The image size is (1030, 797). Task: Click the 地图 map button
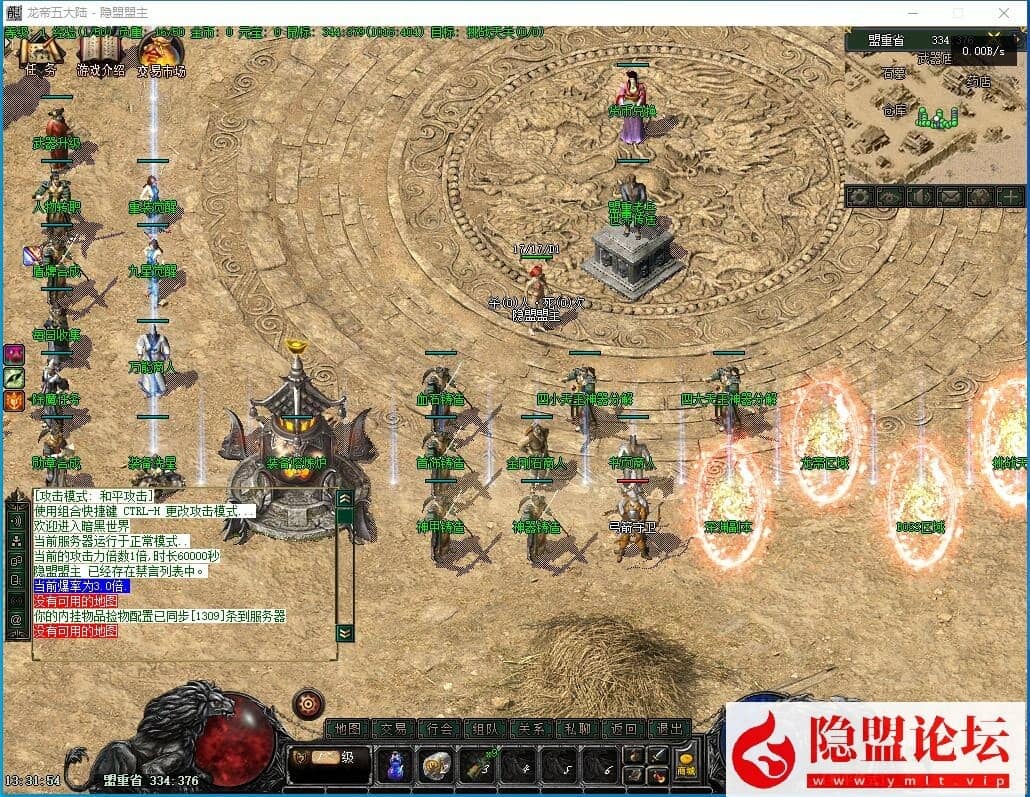click(x=348, y=729)
